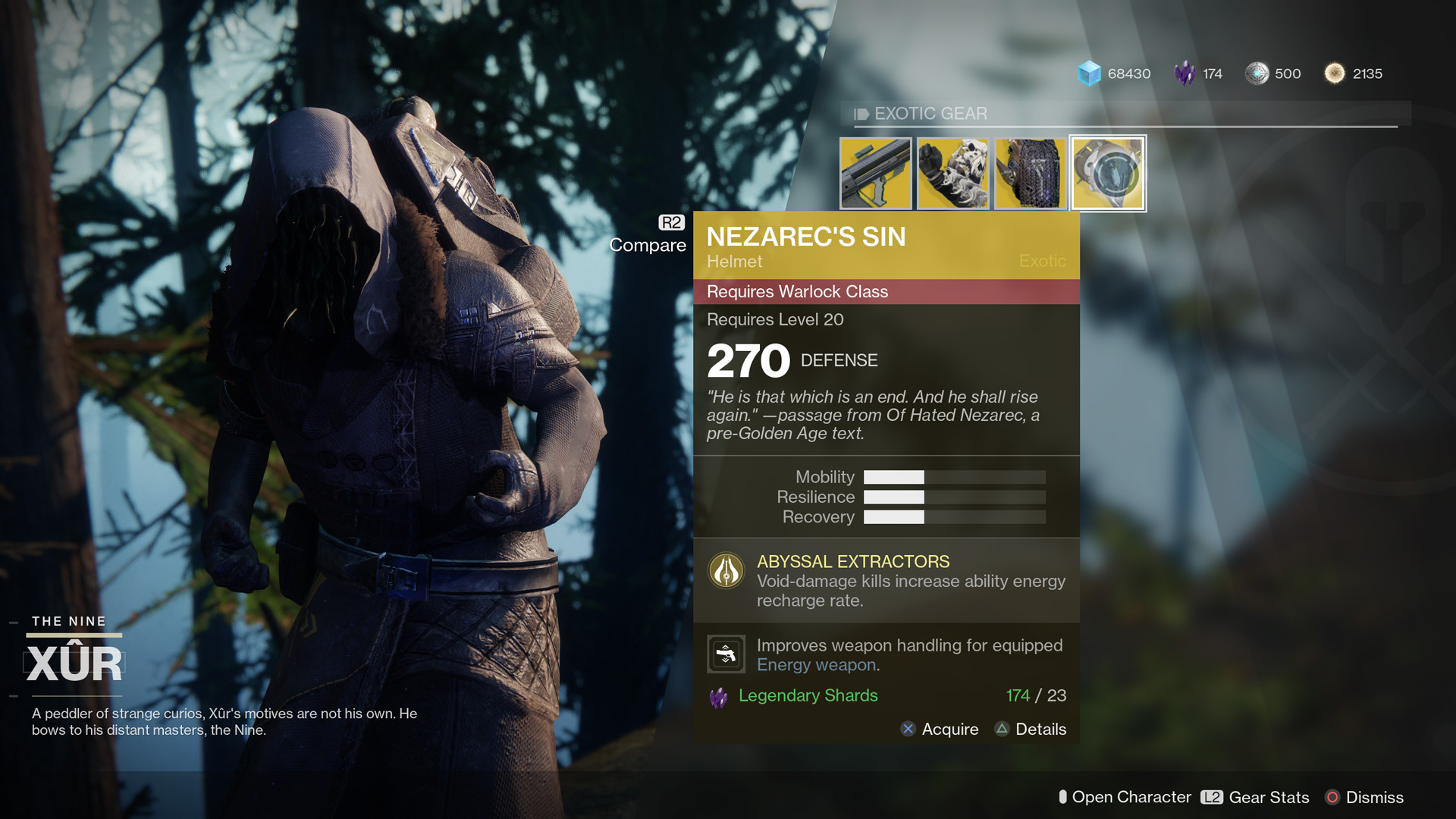Inspect the Abyssal Extractors perk icon
Image resolution: width=1456 pixels, height=819 pixels.
tap(726, 571)
